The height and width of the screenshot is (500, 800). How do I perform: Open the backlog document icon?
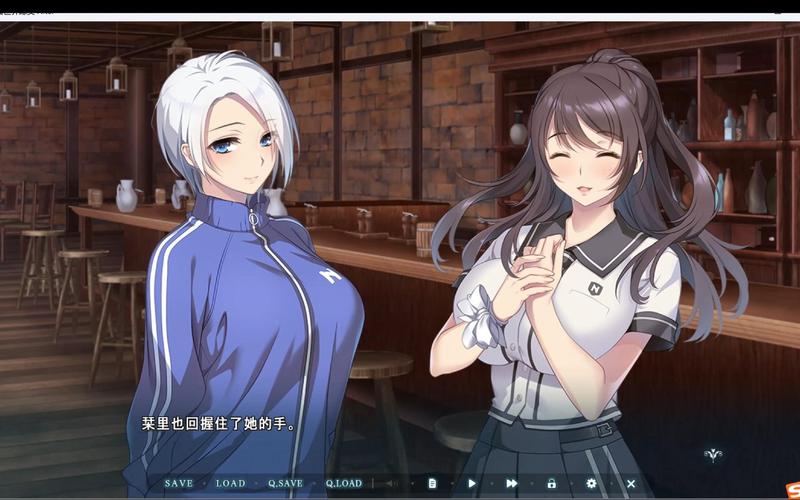click(x=432, y=483)
